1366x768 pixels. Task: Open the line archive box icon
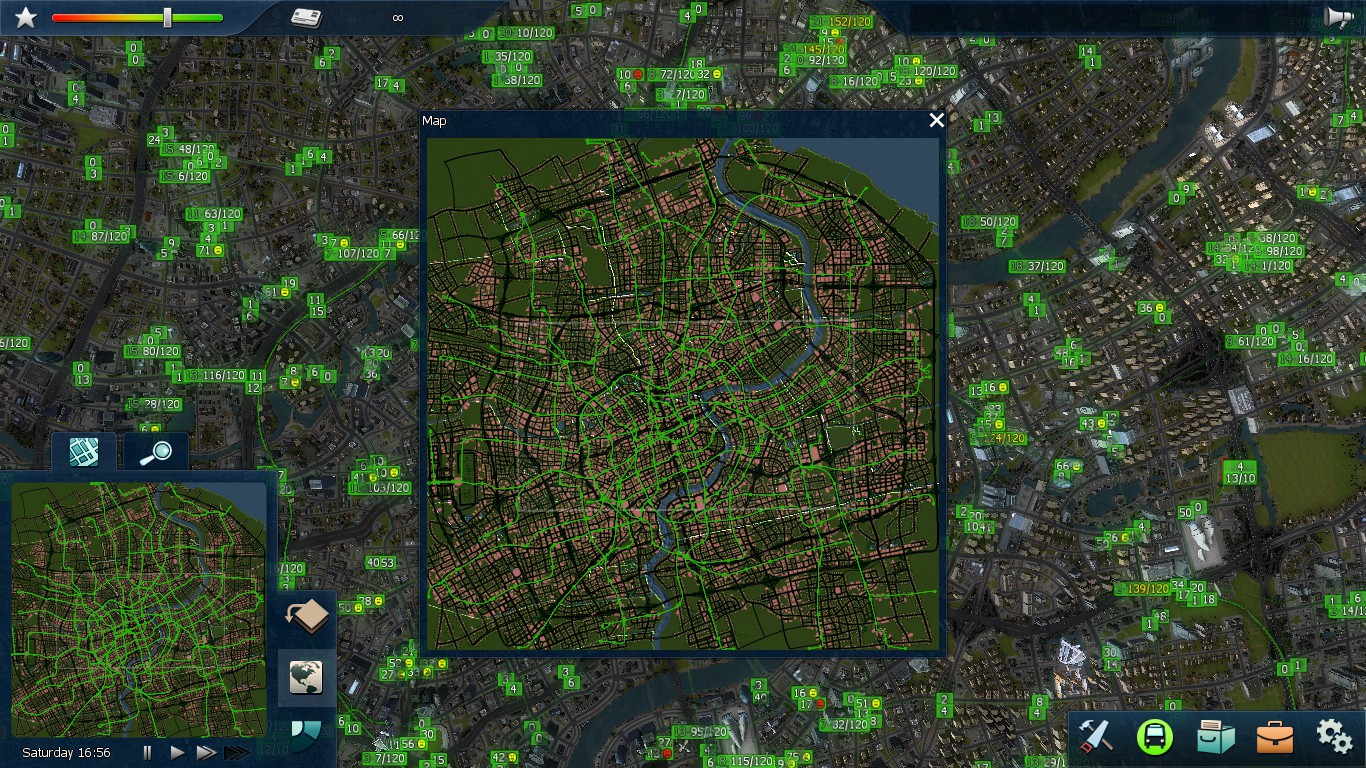(x=1215, y=735)
